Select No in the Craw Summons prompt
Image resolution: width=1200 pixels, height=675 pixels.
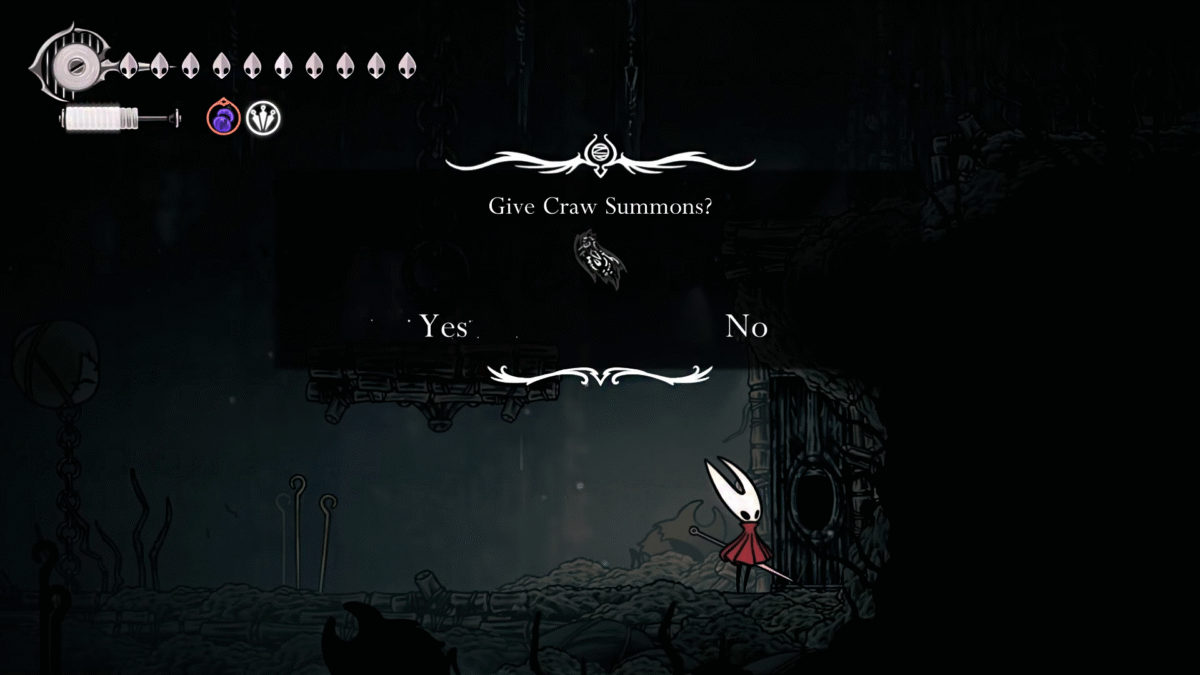746,326
